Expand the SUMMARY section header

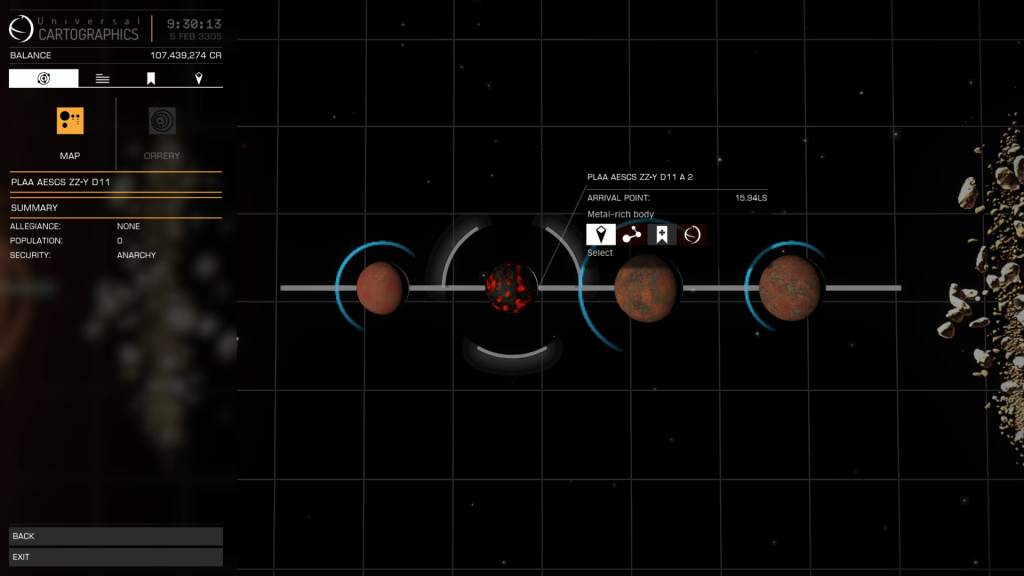pyautogui.click(x=116, y=208)
